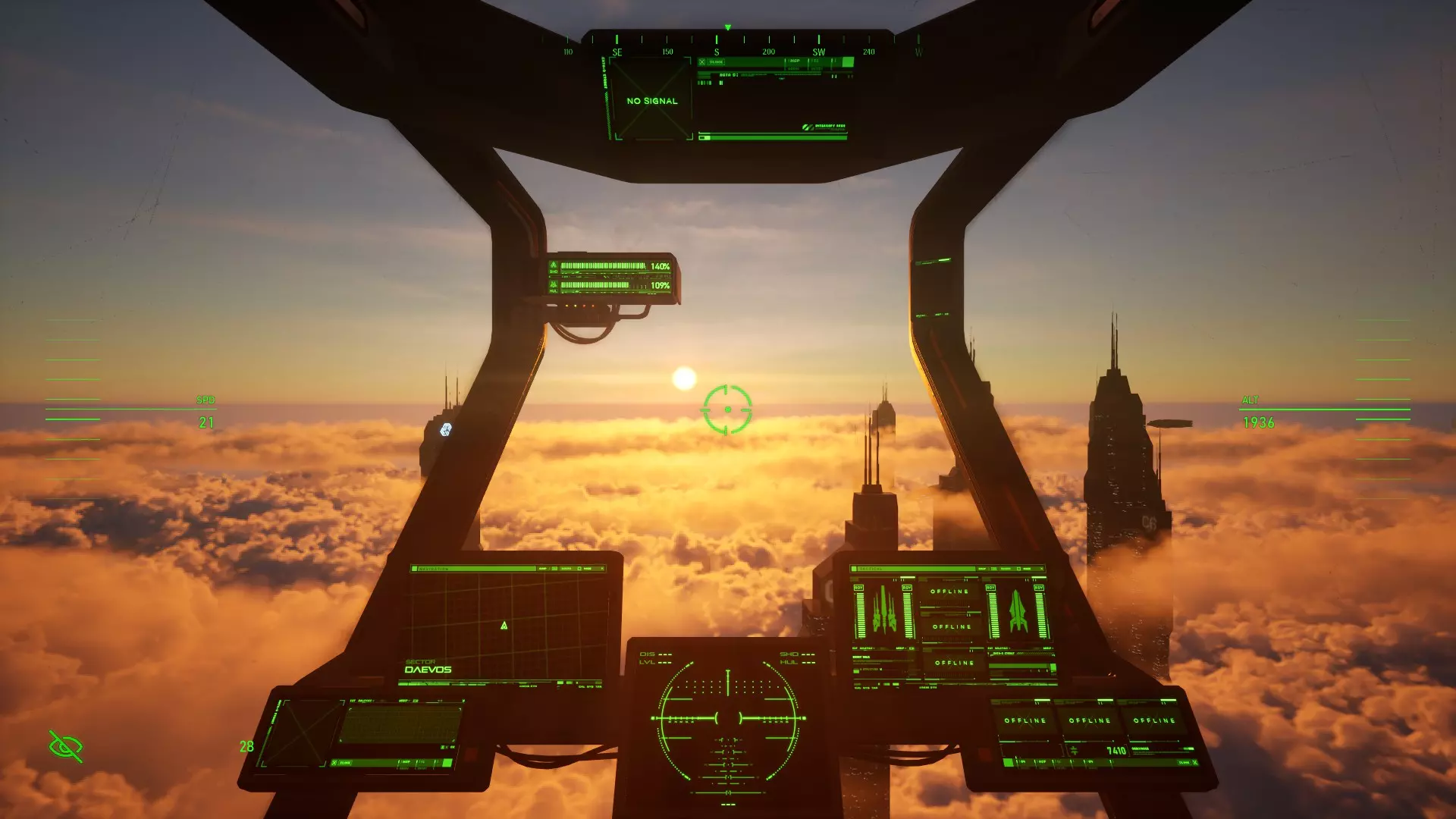Click the top OFFLINE weapon slot on TACTICAL
The height and width of the screenshot is (819, 1456).
pos(949,591)
